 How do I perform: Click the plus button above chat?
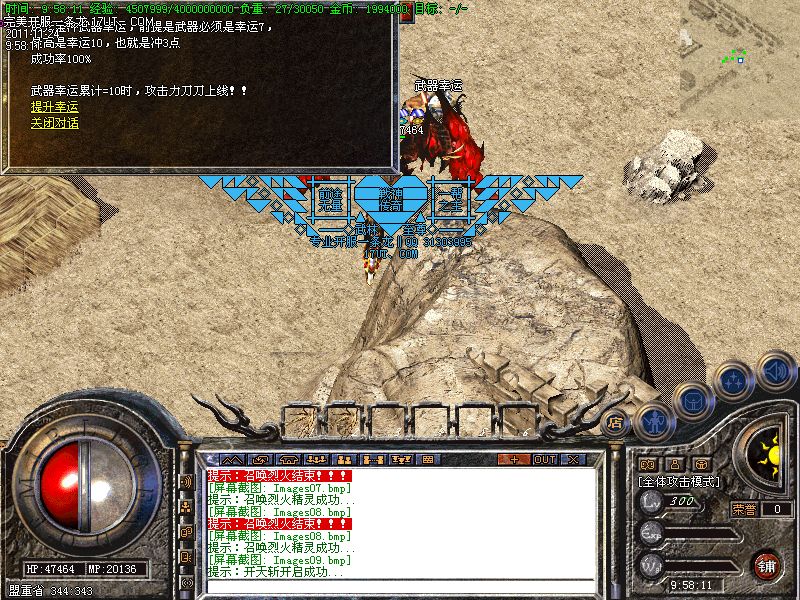(514, 459)
